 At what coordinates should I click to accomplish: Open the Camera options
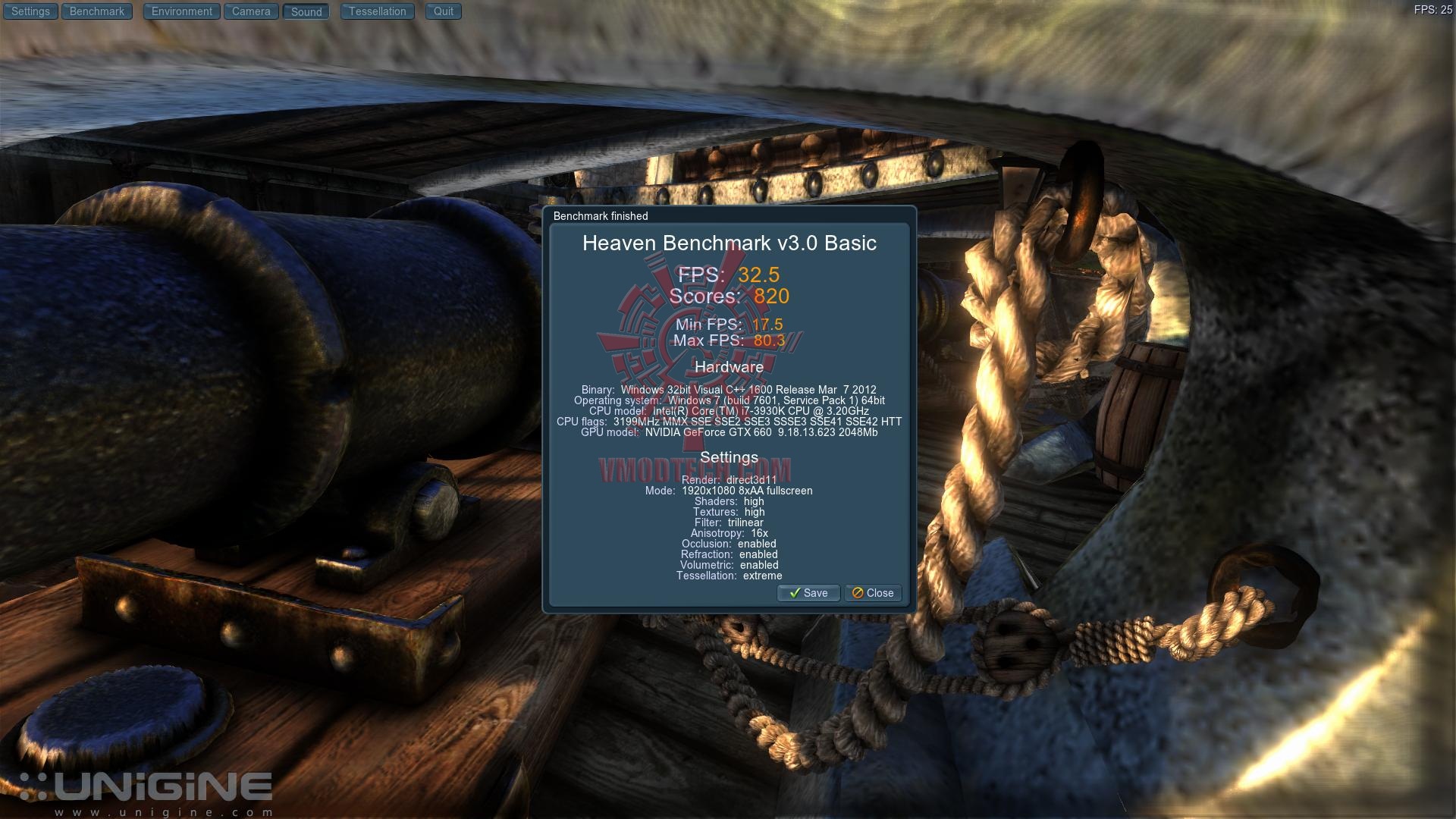tap(251, 11)
